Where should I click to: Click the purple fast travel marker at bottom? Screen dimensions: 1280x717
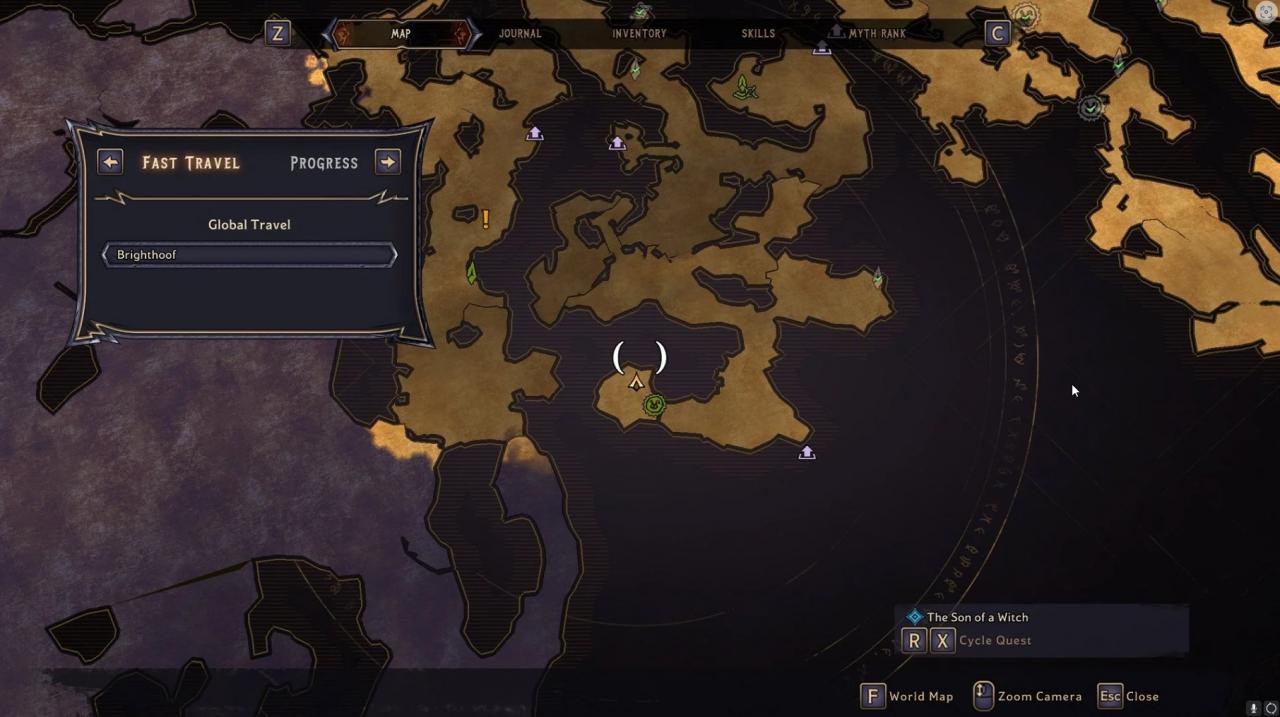coord(807,453)
